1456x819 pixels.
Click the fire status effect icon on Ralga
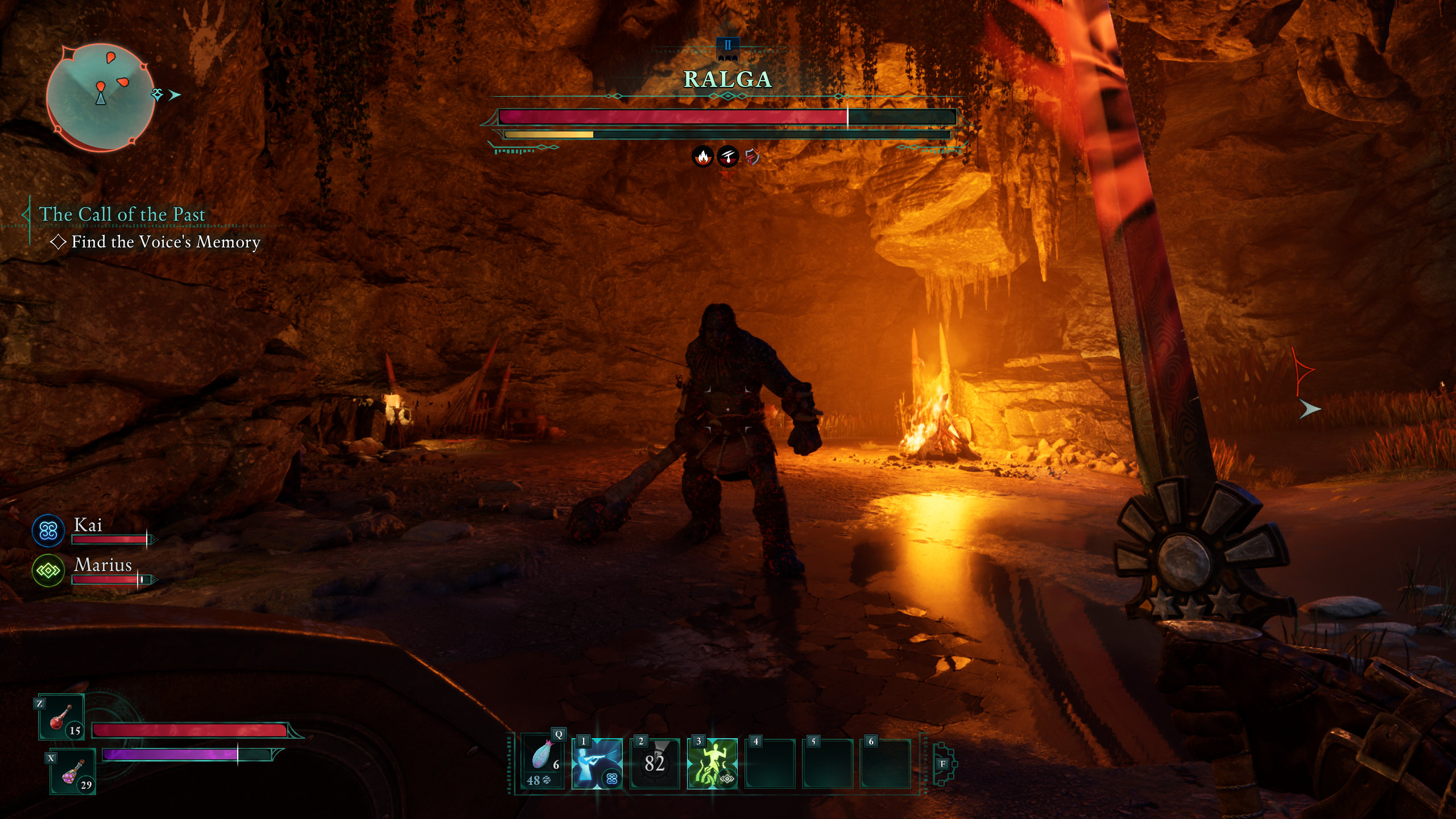coord(703,156)
